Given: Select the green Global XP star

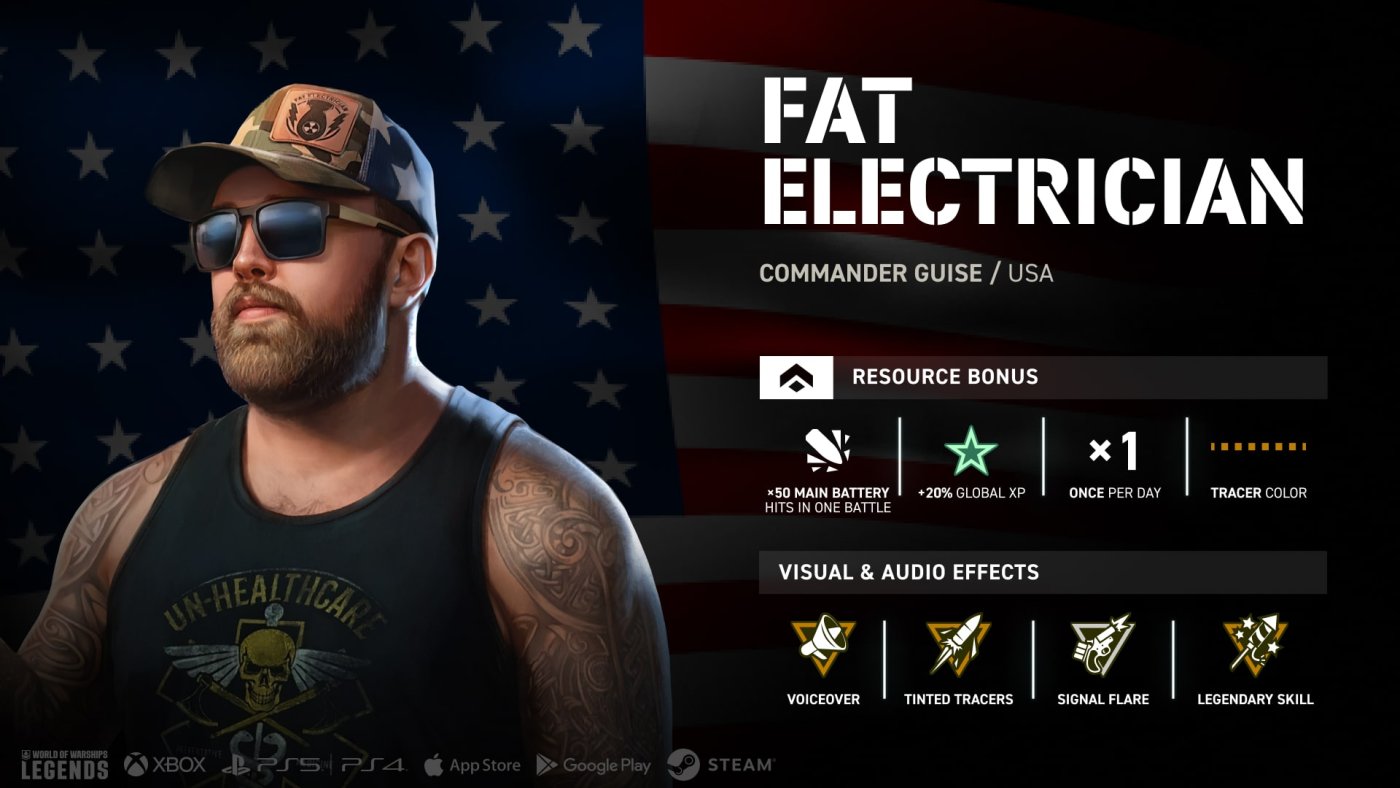Looking at the screenshot, I should click(x=971, y=454).
